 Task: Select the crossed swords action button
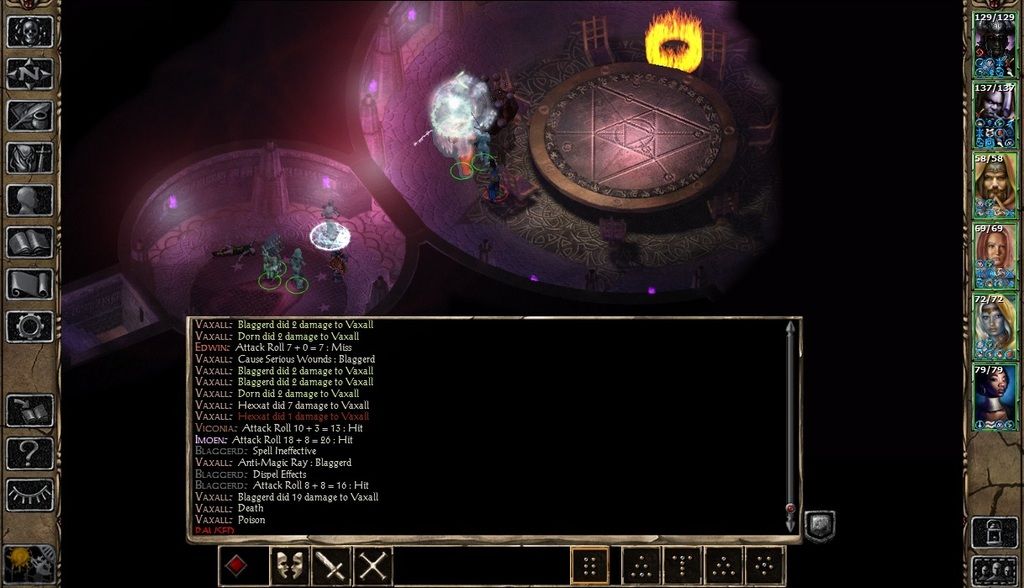(x=372, y=567)
